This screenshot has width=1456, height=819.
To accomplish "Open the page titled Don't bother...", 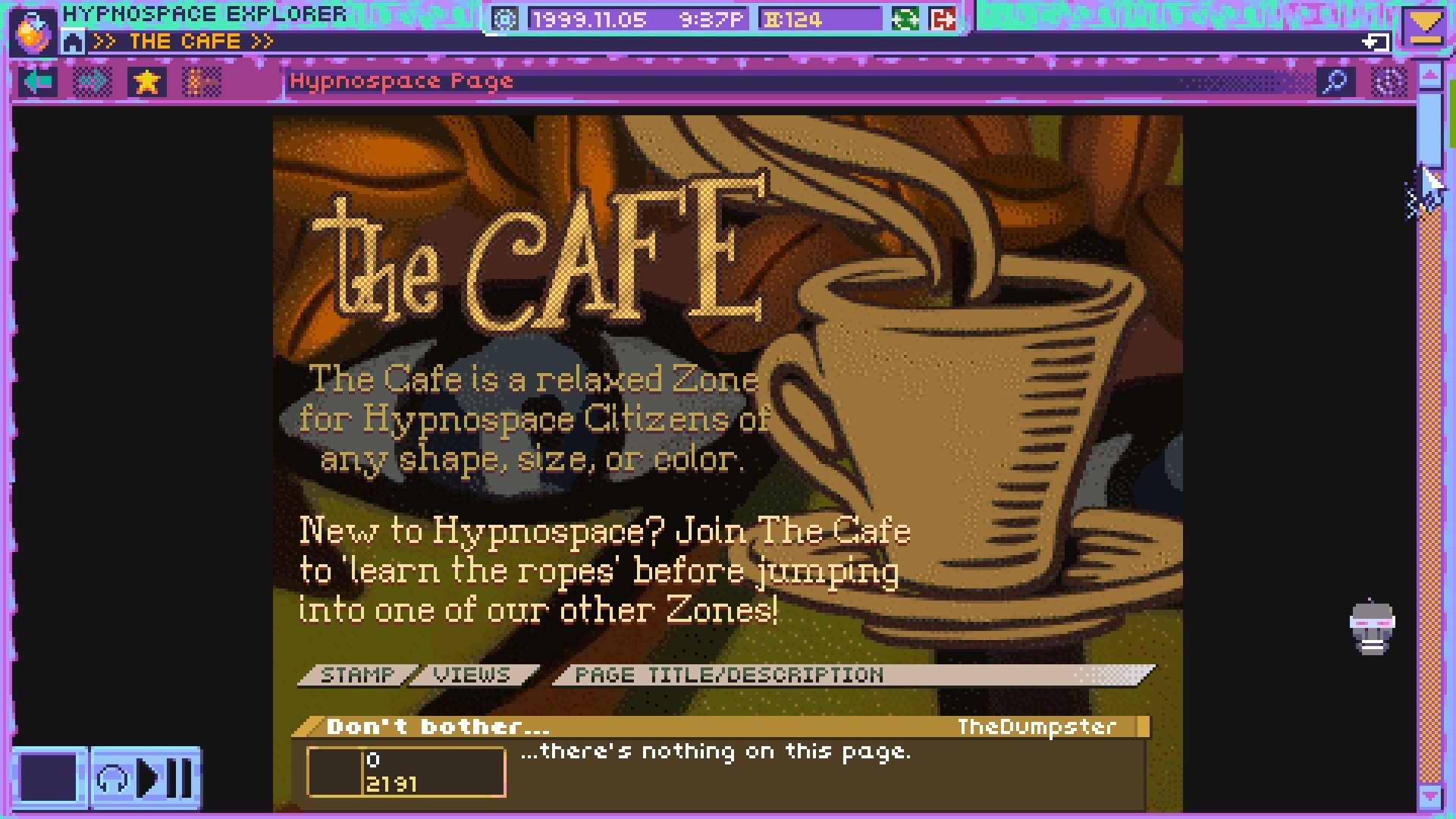I will click(438, 726).
